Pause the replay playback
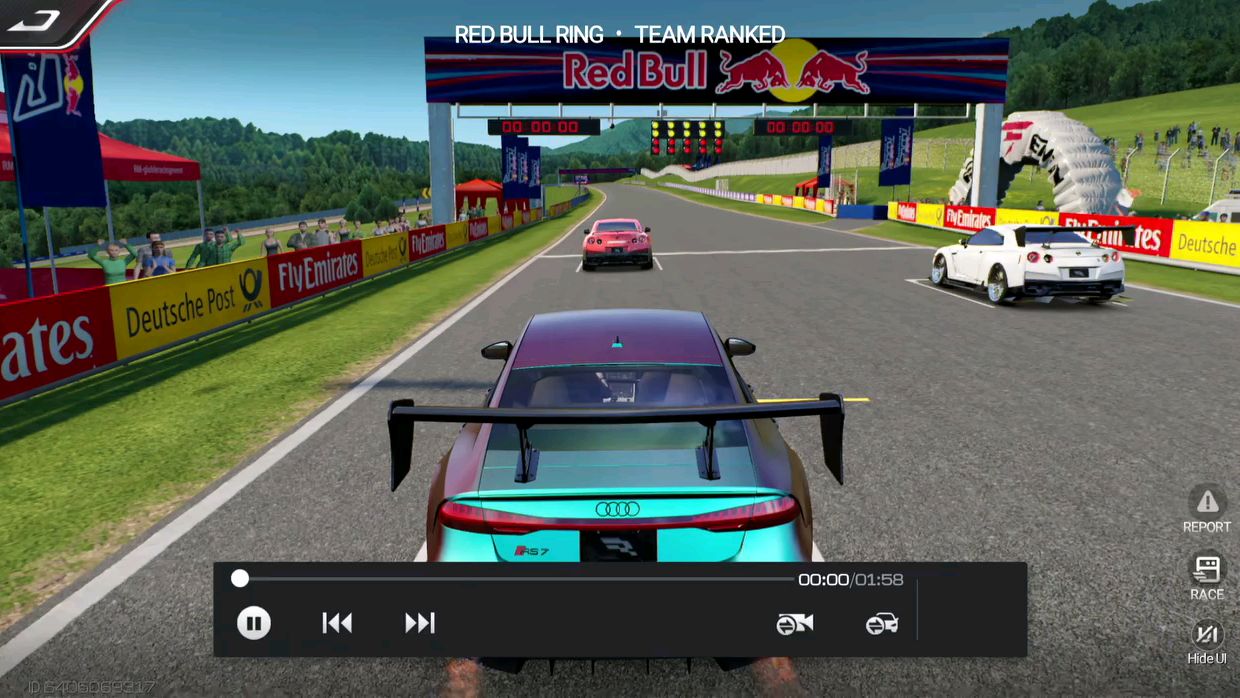 (x=254, y=624)
